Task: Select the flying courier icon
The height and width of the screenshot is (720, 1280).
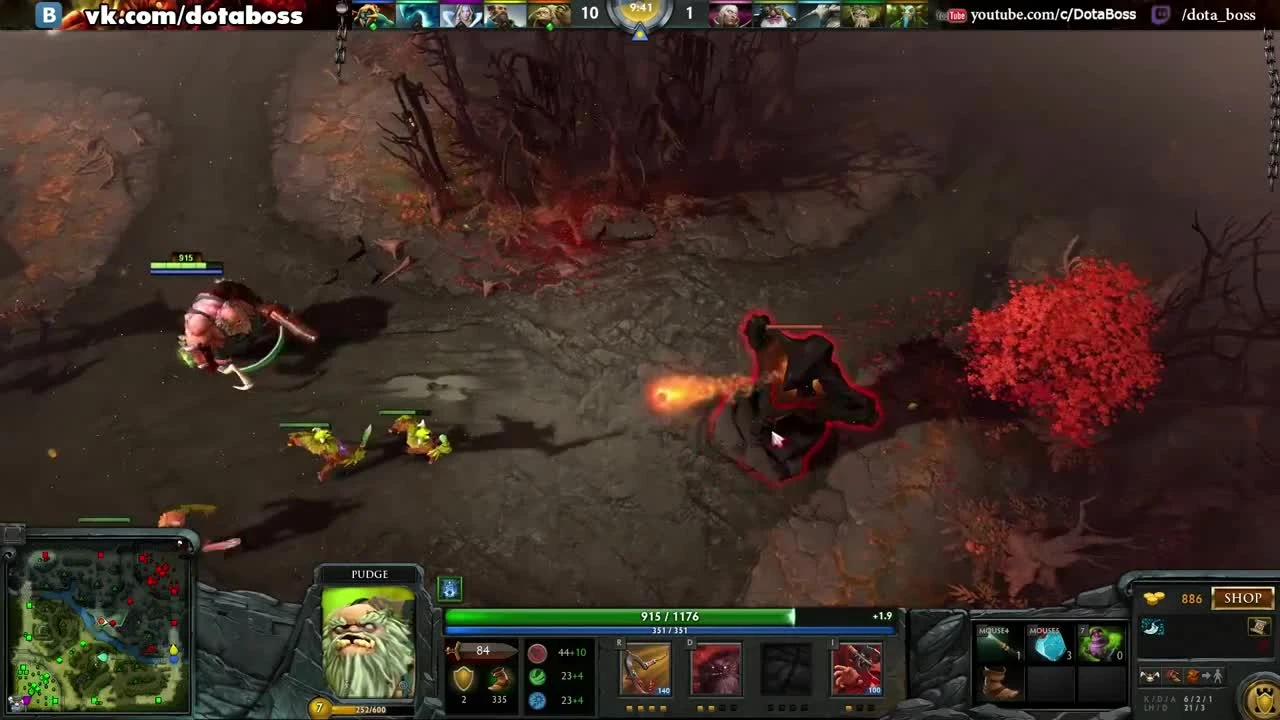Action: [x=1151, y=677]
